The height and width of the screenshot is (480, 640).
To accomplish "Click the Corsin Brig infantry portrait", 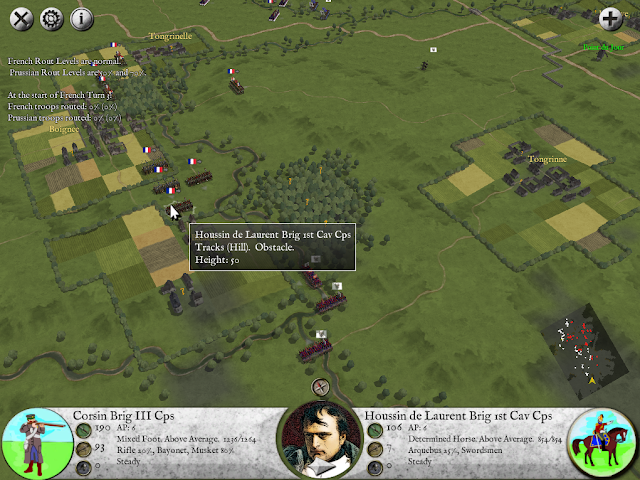I will (37, 442).
